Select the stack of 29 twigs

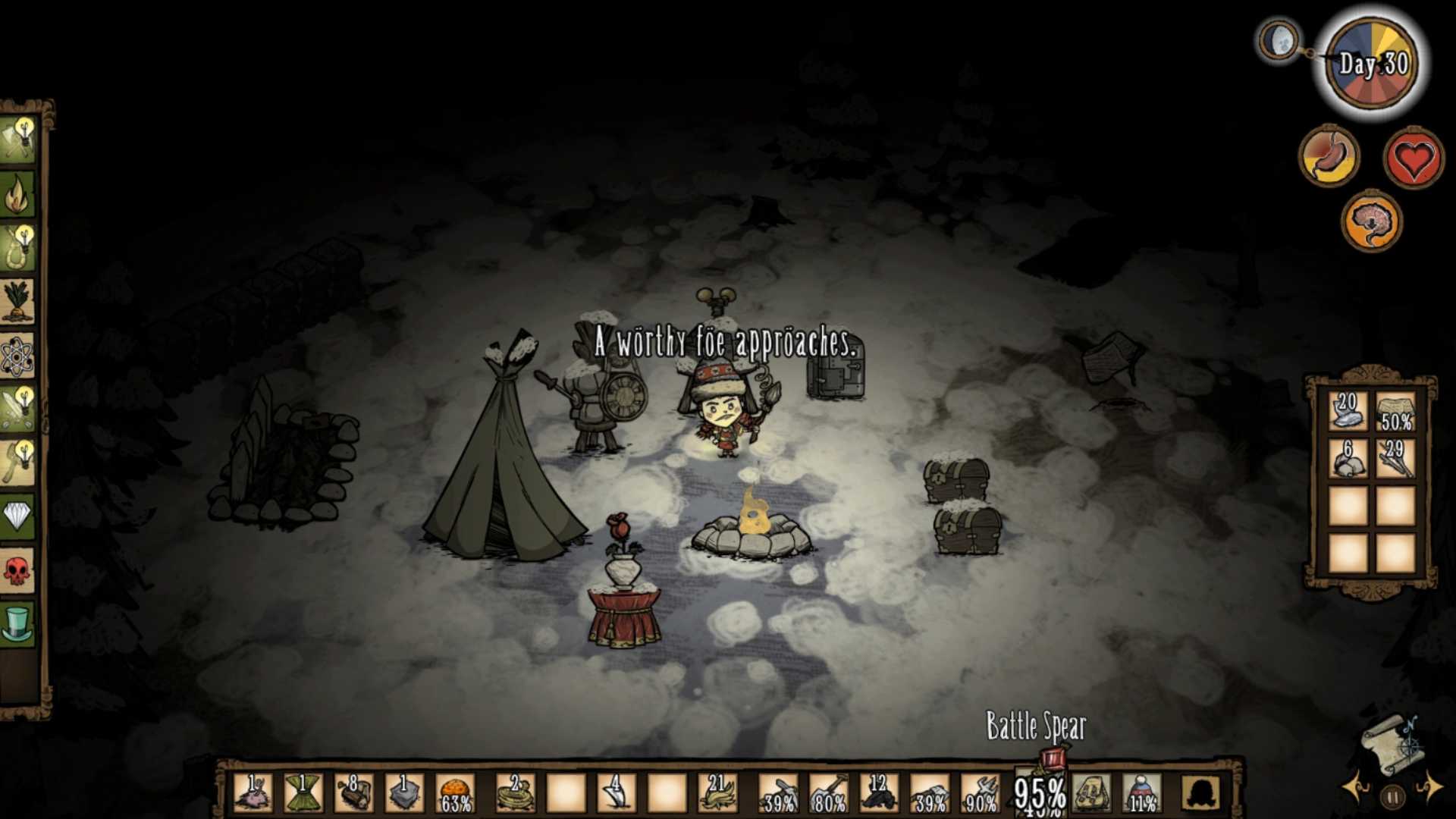[x=1395, y=458]
